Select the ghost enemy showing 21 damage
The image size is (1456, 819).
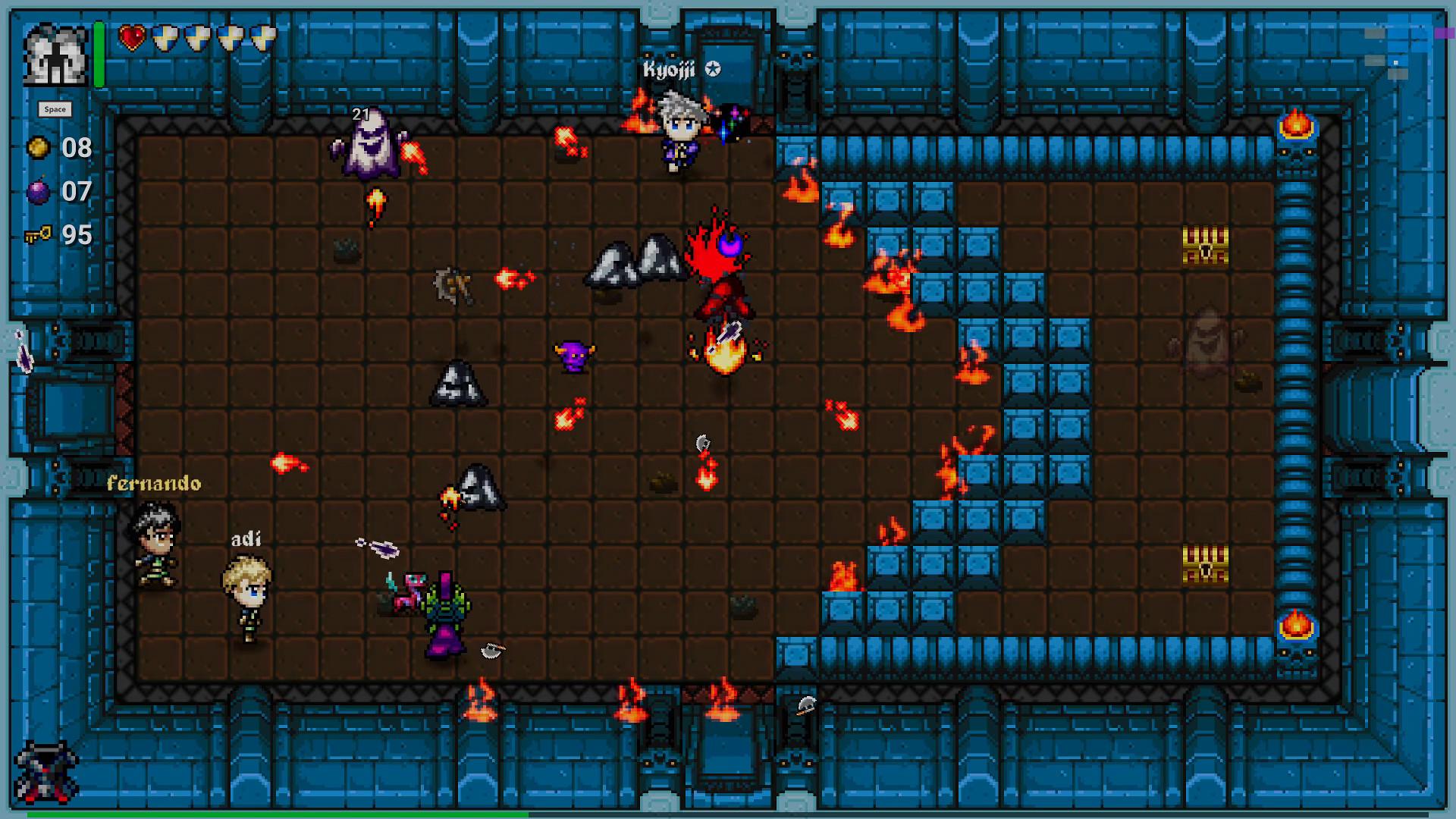(366, 147)
